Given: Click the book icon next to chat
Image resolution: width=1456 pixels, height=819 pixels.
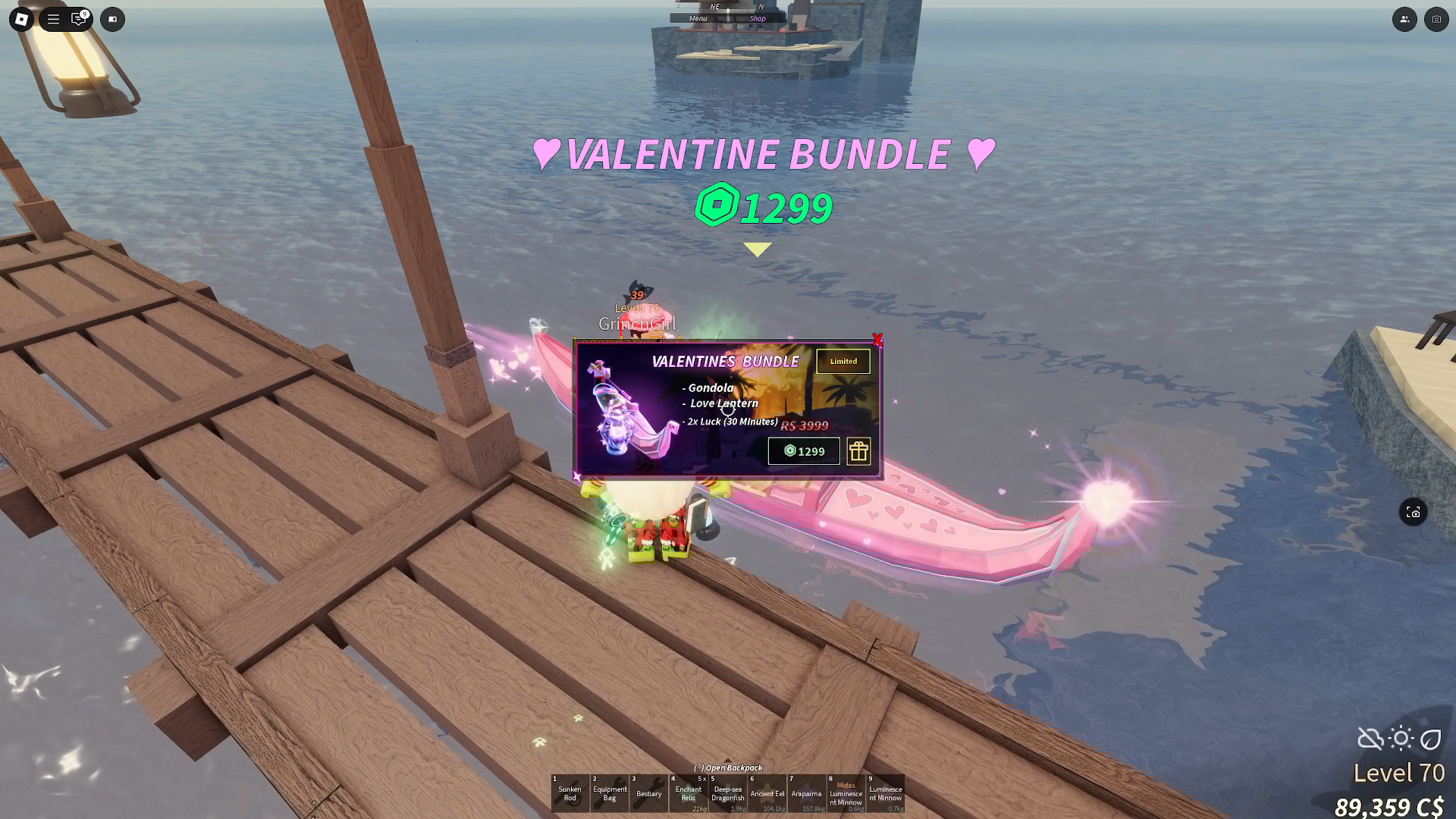Looking at the screenshot, I should 112,19.
